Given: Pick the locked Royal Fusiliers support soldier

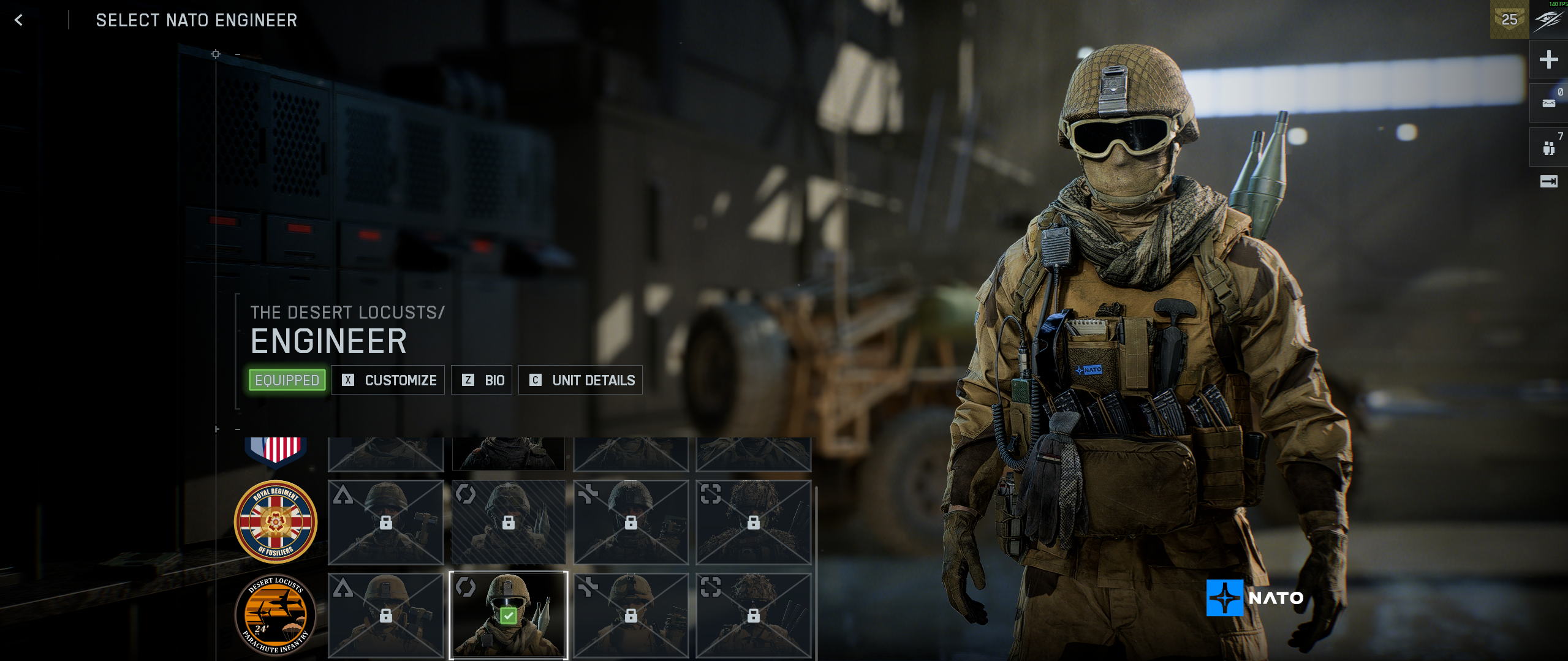Looking at the screenshot, I should [x=631, y=522].
